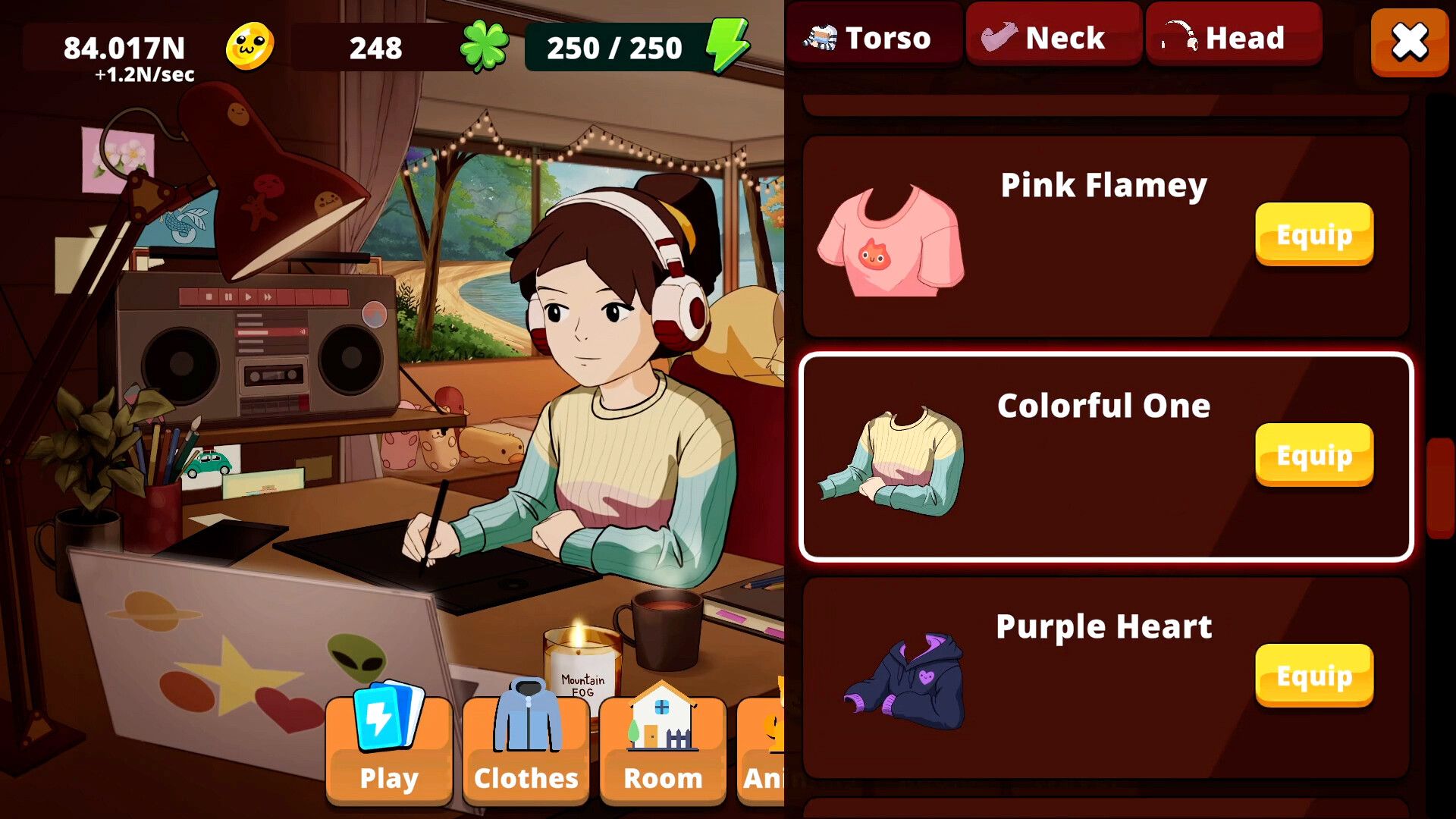Open the Torso tab
Screen dimensions: 1456x819
(x=874, y=36)
